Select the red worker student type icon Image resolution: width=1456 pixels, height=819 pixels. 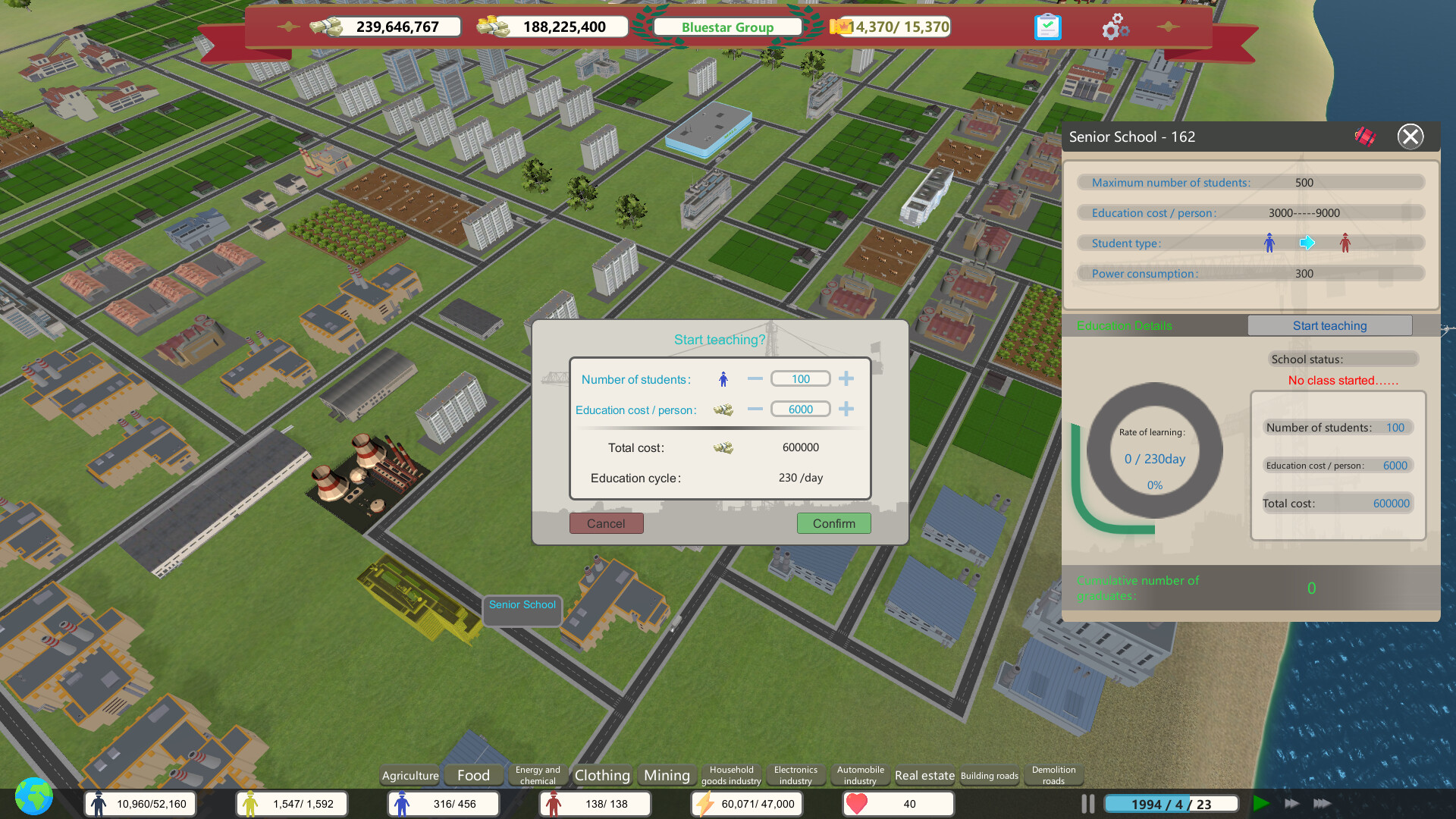[1345, 243]
